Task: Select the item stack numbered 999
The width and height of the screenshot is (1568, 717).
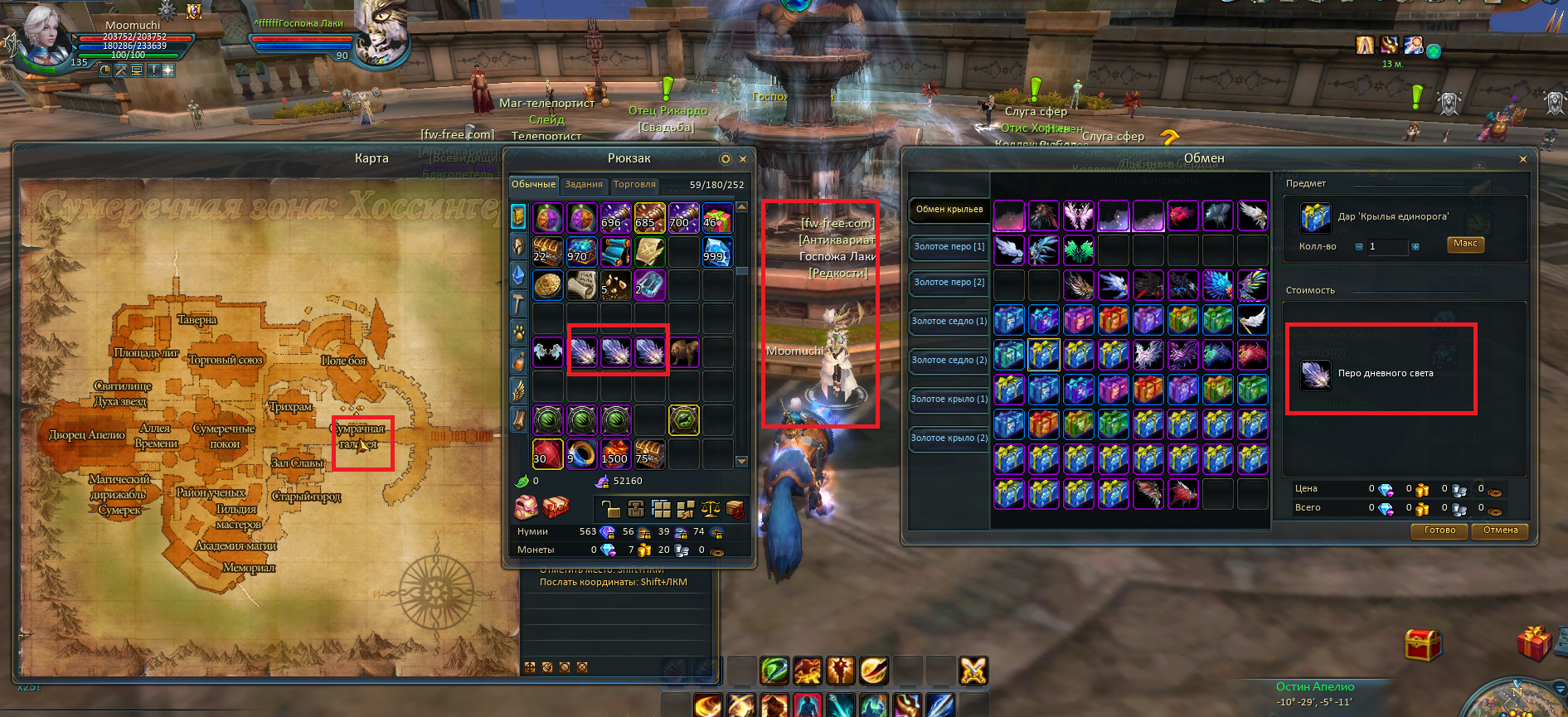Action: pos(717,251)
